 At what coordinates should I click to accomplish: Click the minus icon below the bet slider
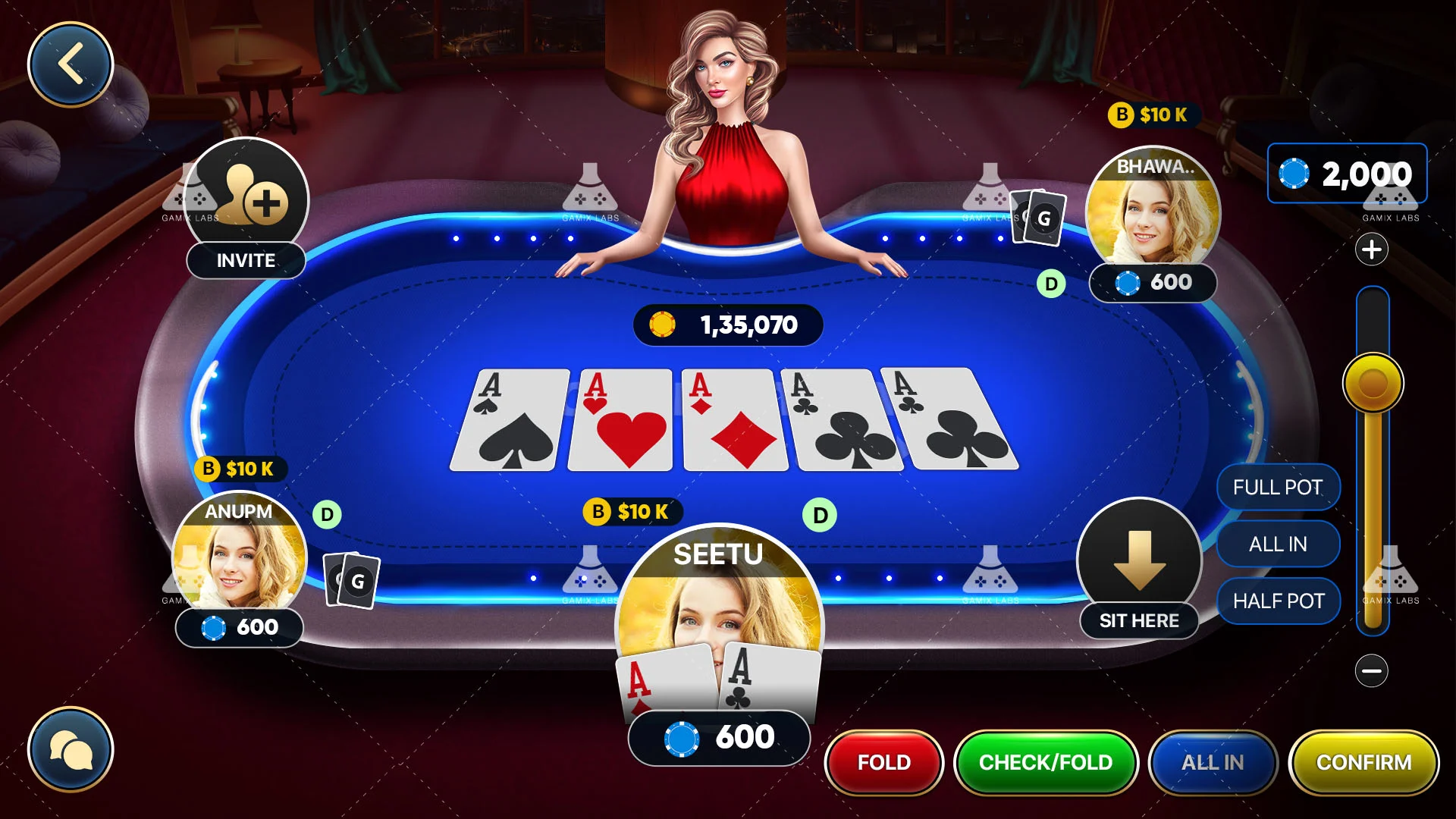[x=1373, y=670]
